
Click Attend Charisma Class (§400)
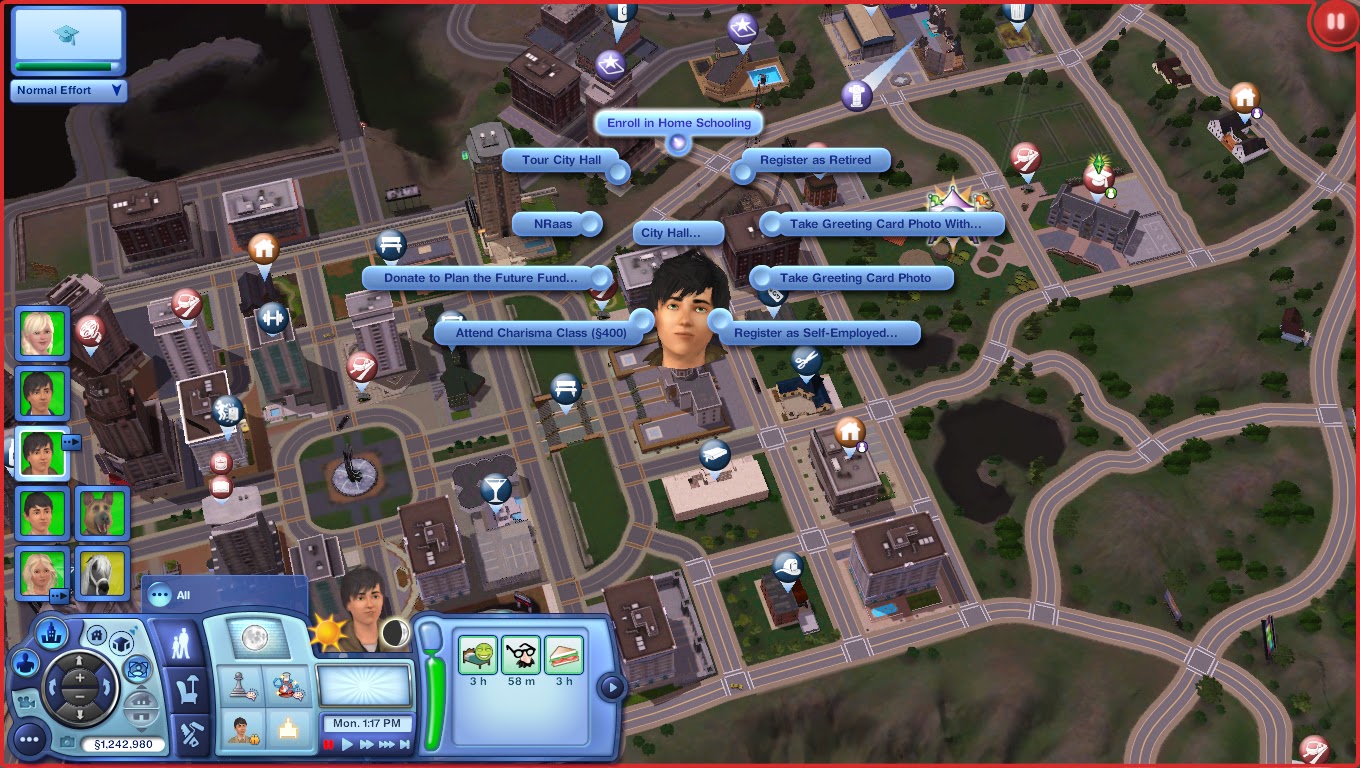pyautogui.click(x=540, y=330)
